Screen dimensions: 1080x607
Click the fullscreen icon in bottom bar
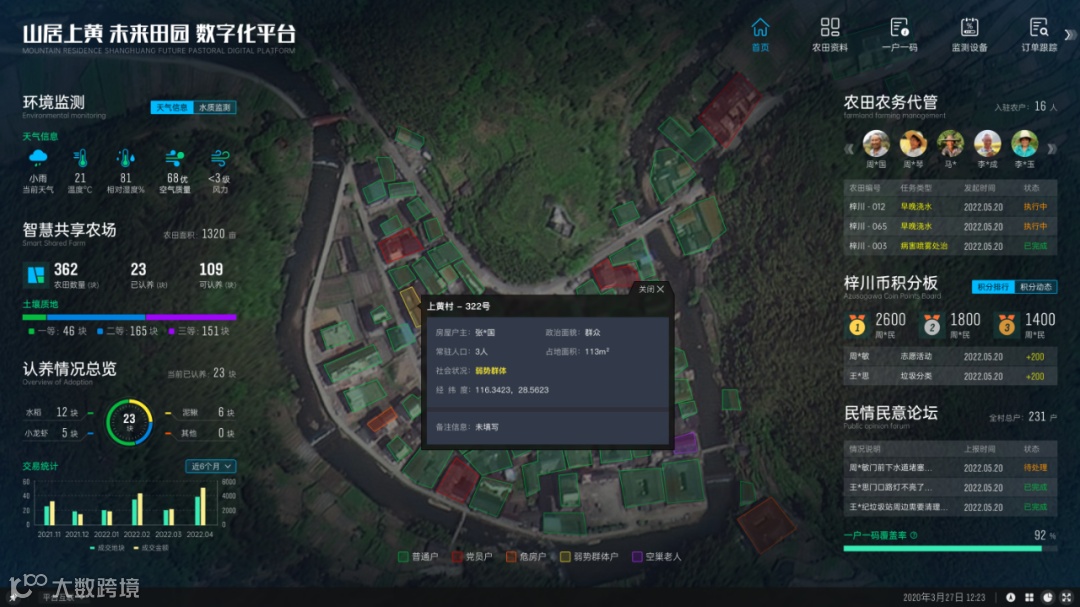coord(1066,597)
